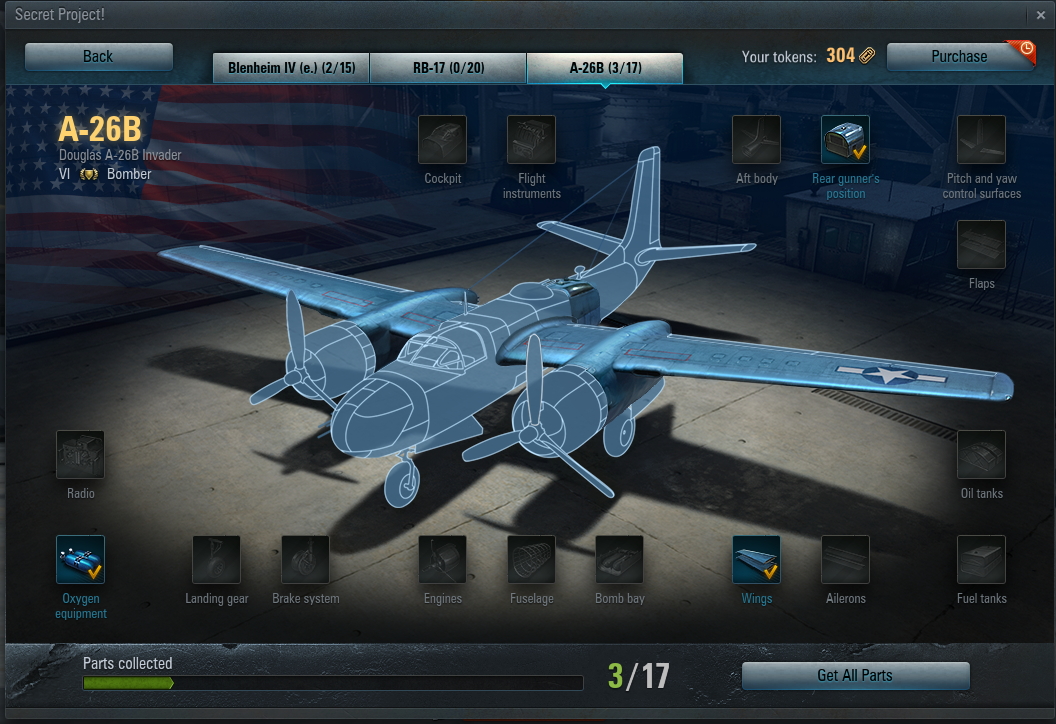Click the Get All Parts button
Screen dimensions: 1056x724
coord(855,676)
